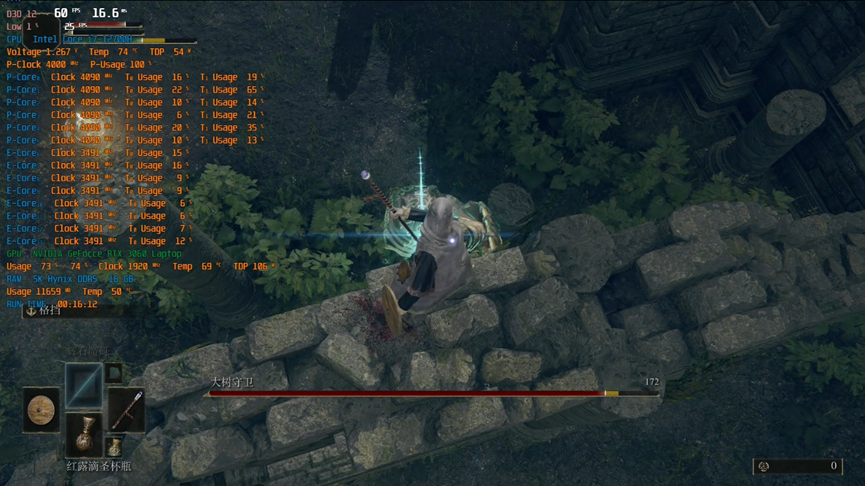Viewport: 865px width, 486px height.
Task: Select the glintstone staff weapon slot
Action: click(x=127, y=409)
